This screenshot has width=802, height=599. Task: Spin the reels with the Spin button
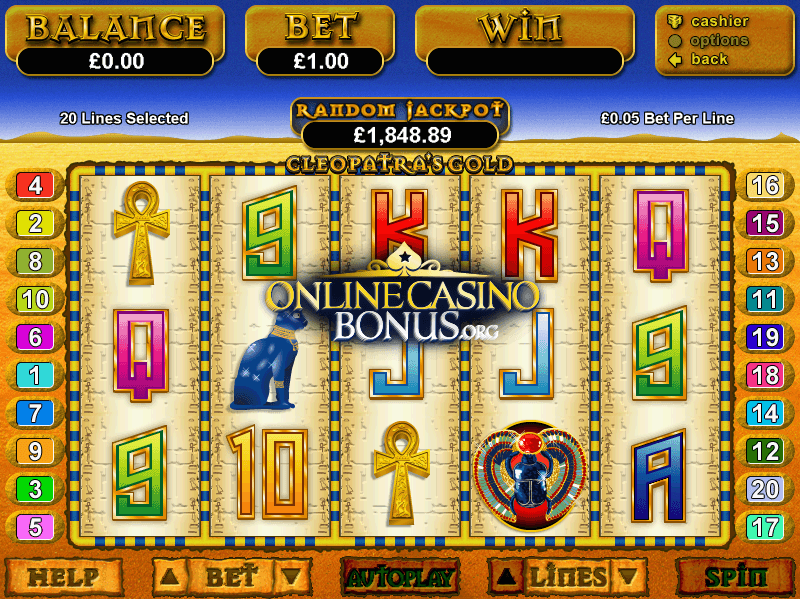[735, 577]
